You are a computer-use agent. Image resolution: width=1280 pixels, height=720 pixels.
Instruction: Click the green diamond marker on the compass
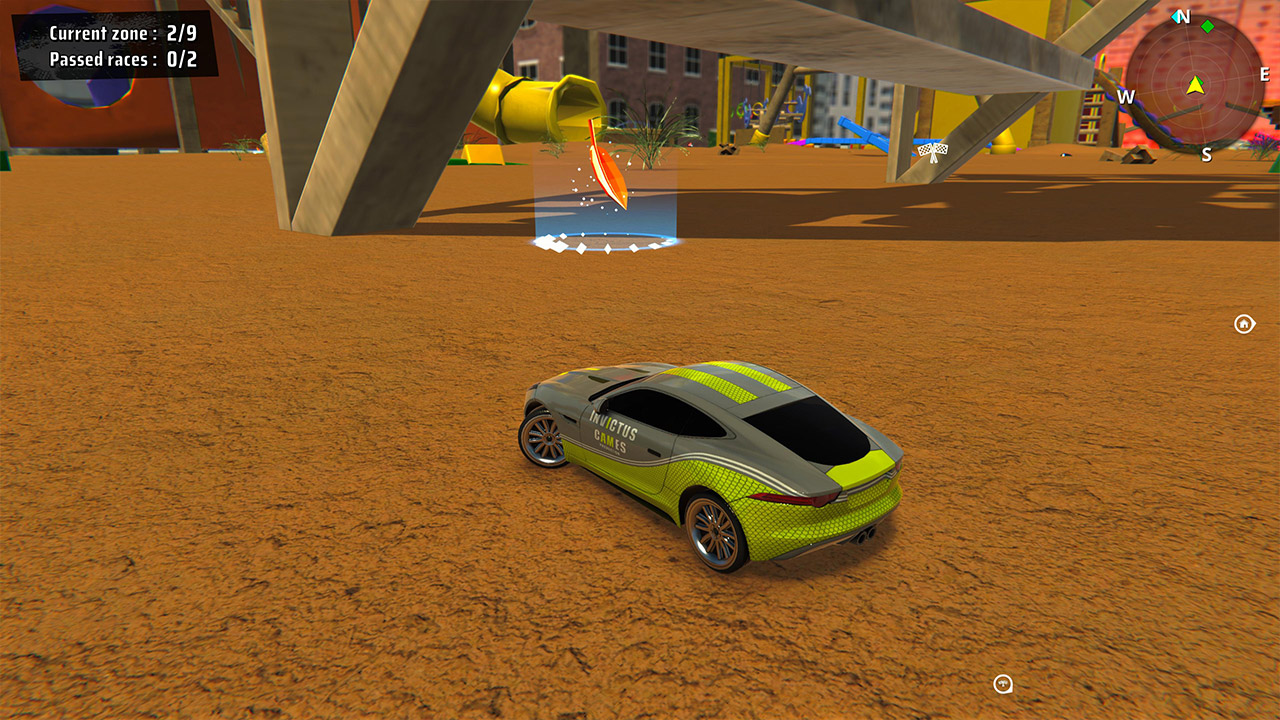(x=1207, y=26)
